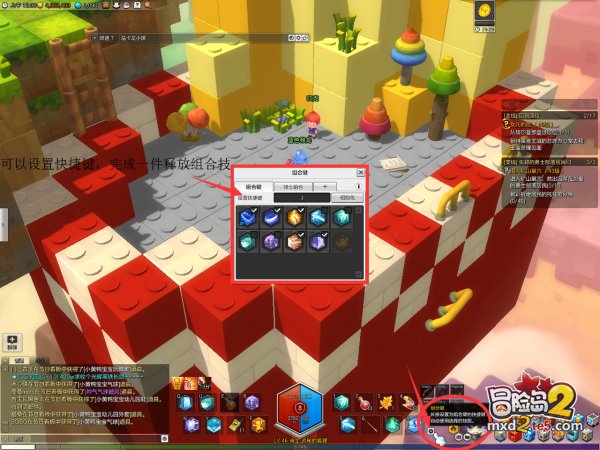
Task: Select the copper striped shield skill icon
Action: (x=296, y=241)
